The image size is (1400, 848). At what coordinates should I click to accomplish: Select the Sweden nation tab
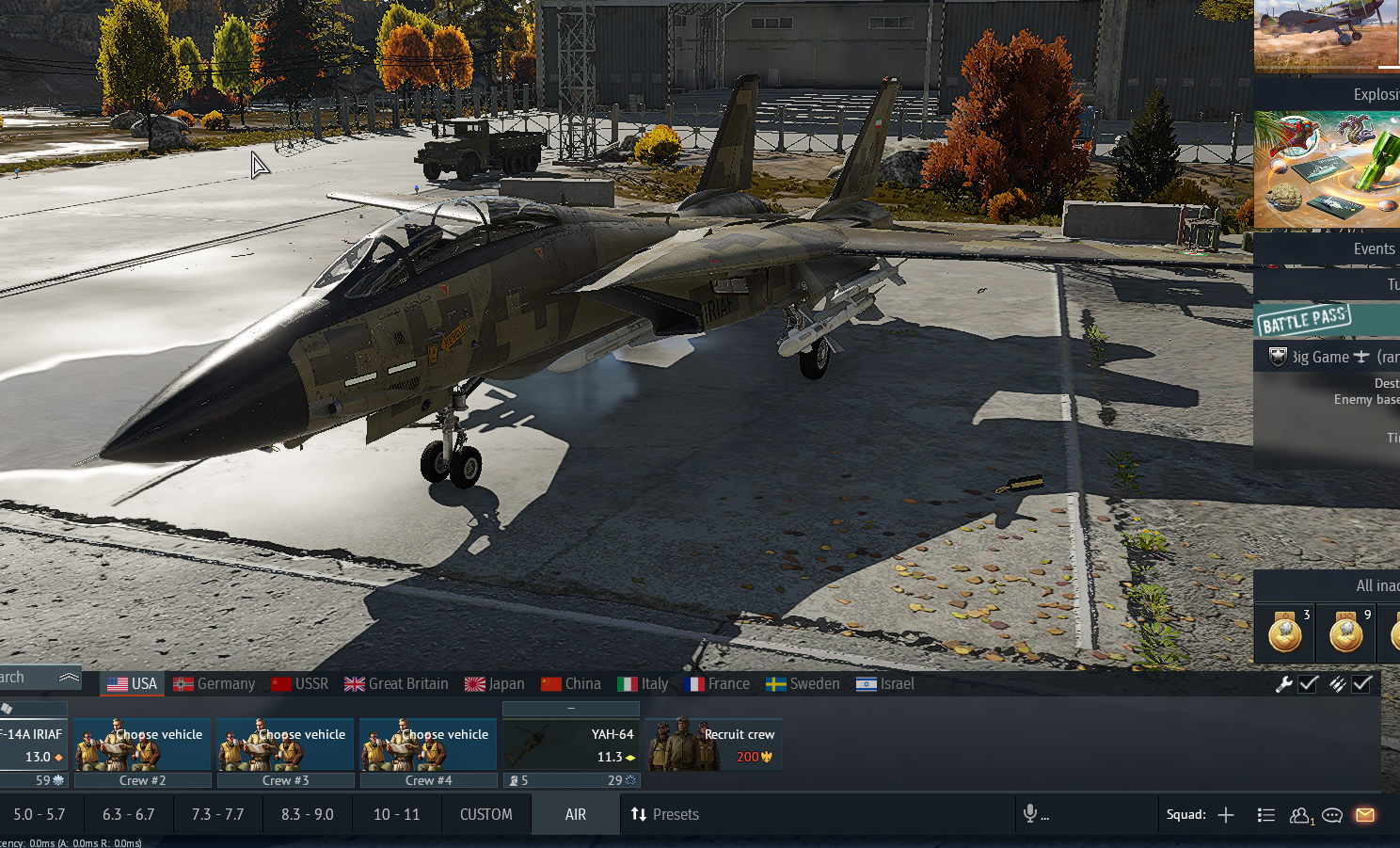coord(803,684)
